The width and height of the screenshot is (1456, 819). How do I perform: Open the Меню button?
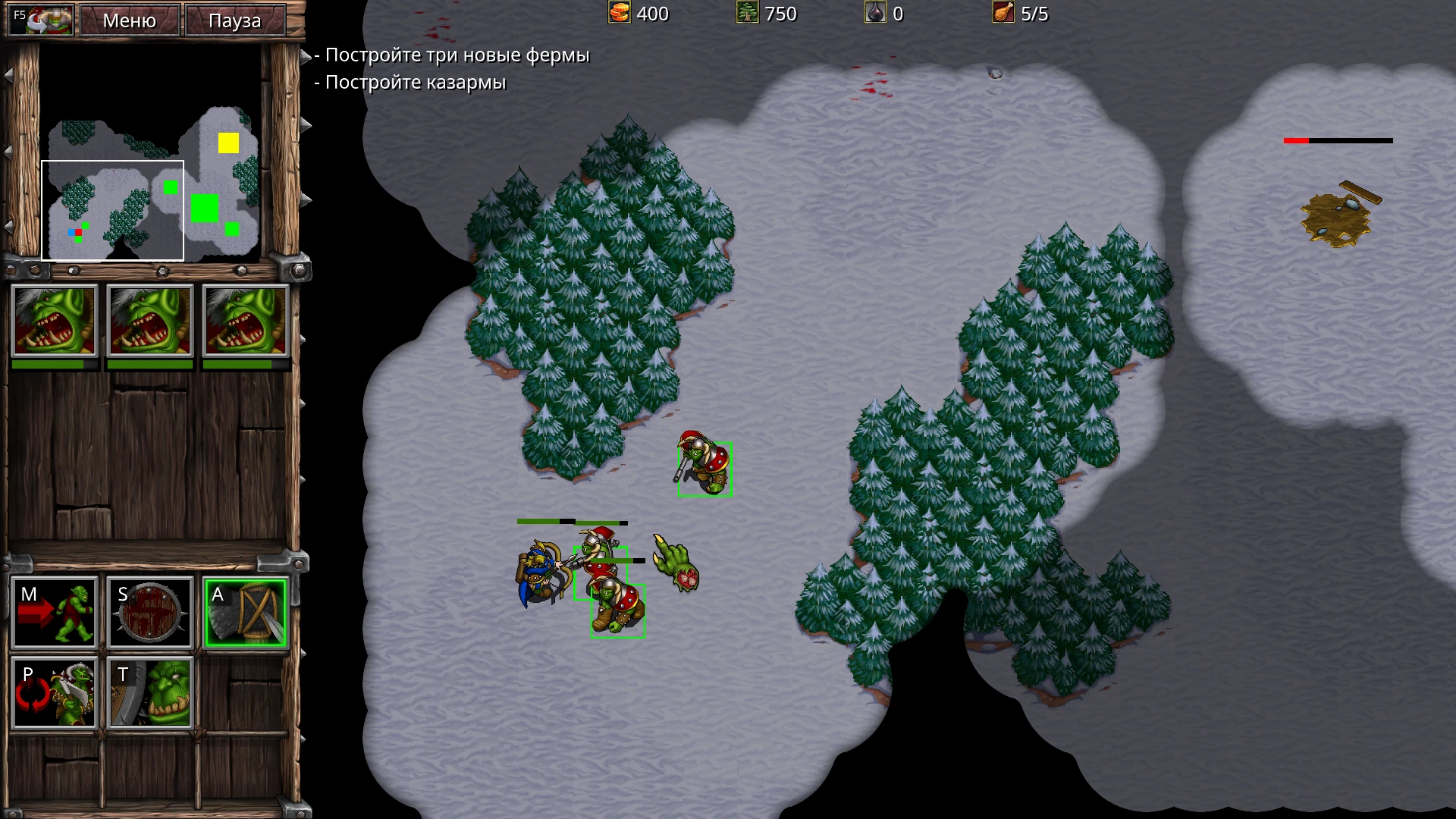(129, 20)
